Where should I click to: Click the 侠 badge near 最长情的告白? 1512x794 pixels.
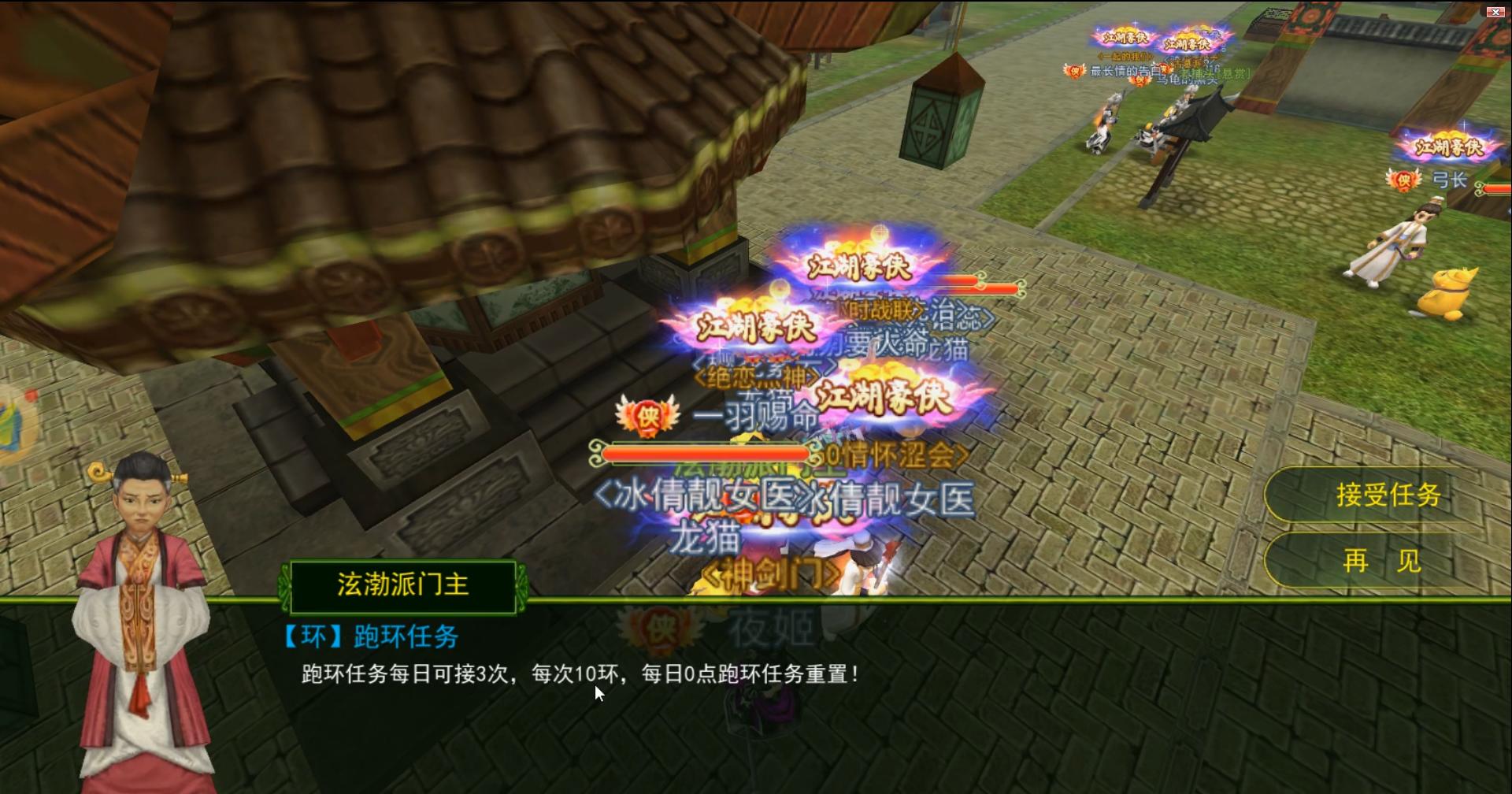tap(1074, 71)
